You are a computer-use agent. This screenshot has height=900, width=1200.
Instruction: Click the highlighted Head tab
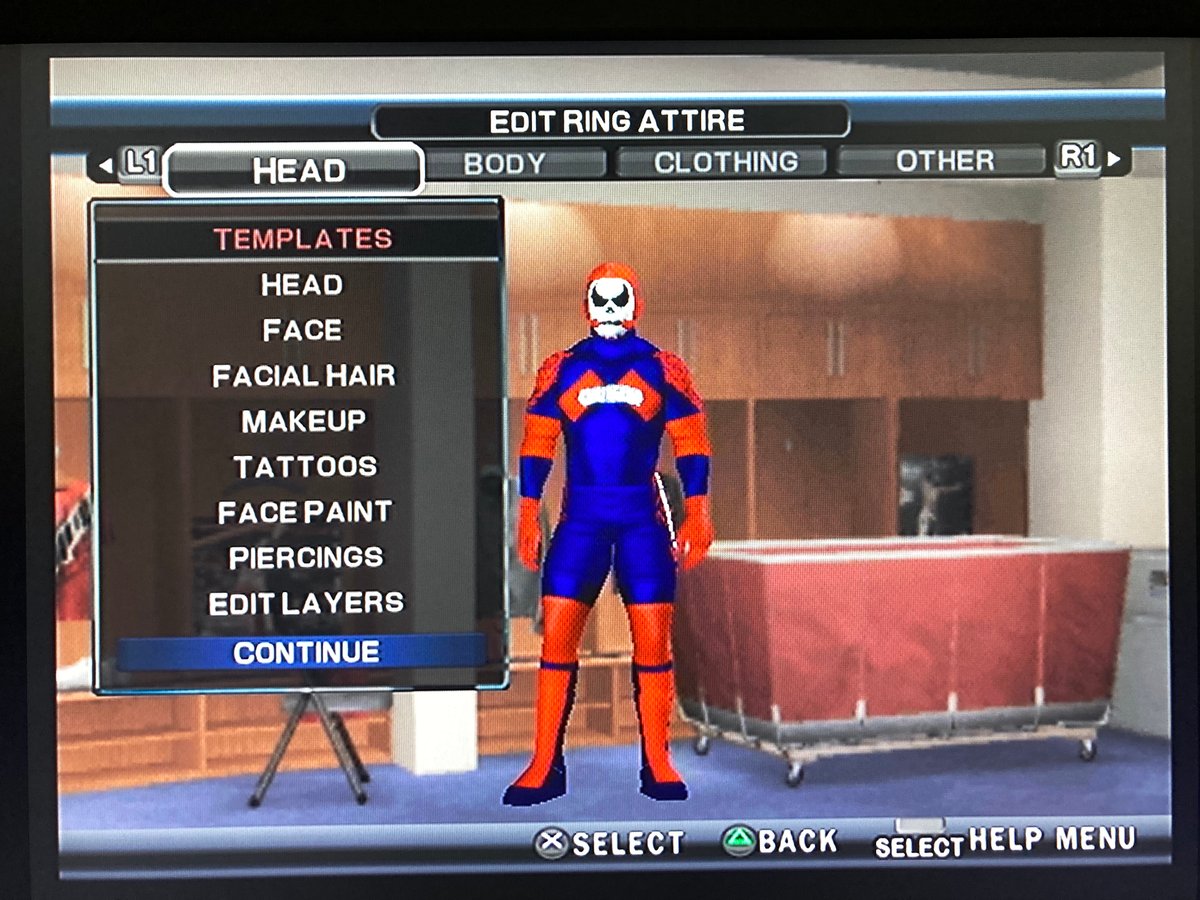tap(298, 170)
